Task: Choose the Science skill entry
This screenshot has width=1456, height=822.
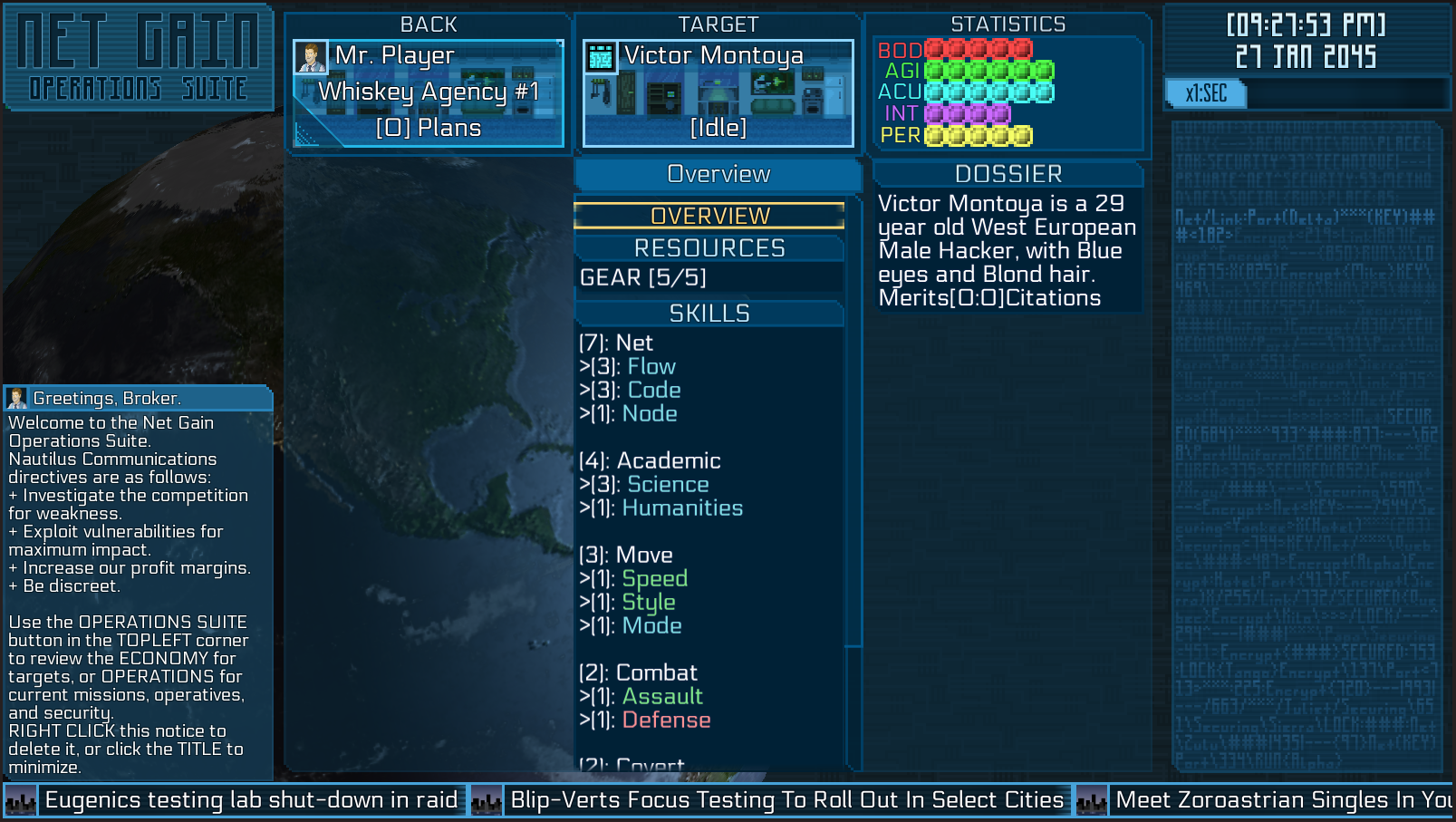Action: (668, 485)
